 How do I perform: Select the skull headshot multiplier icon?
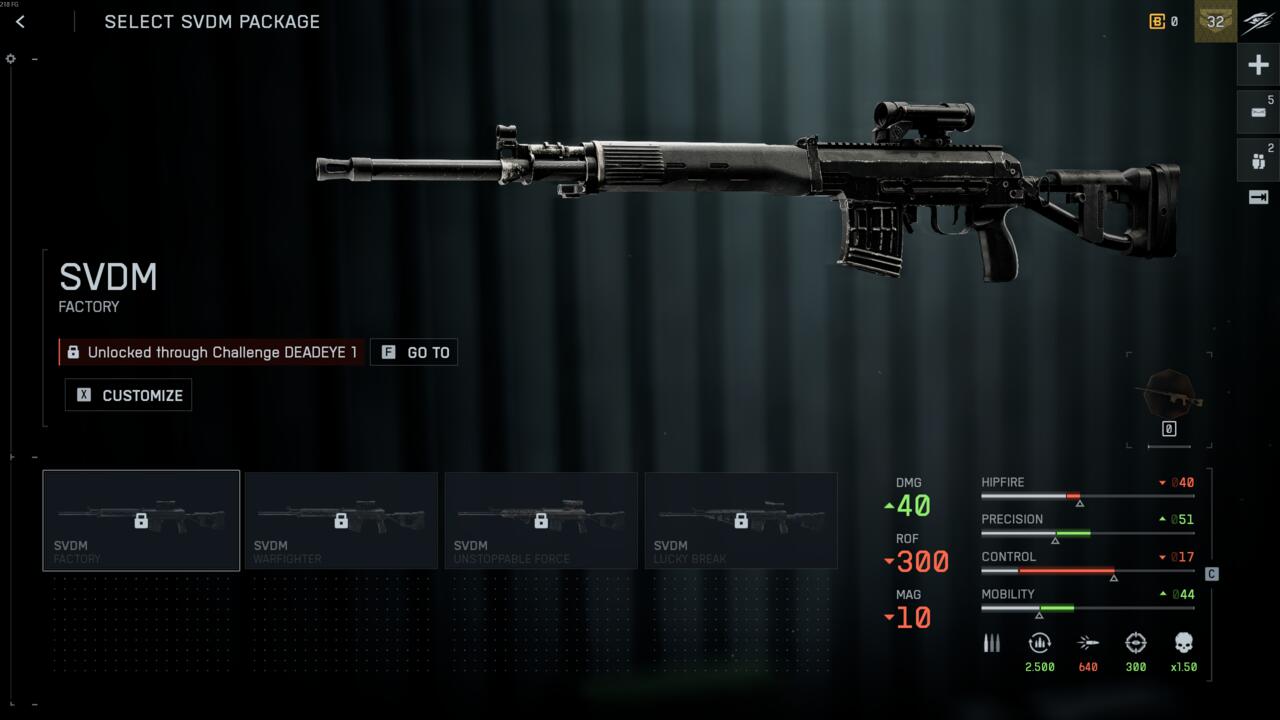[x=1184, y=643]
